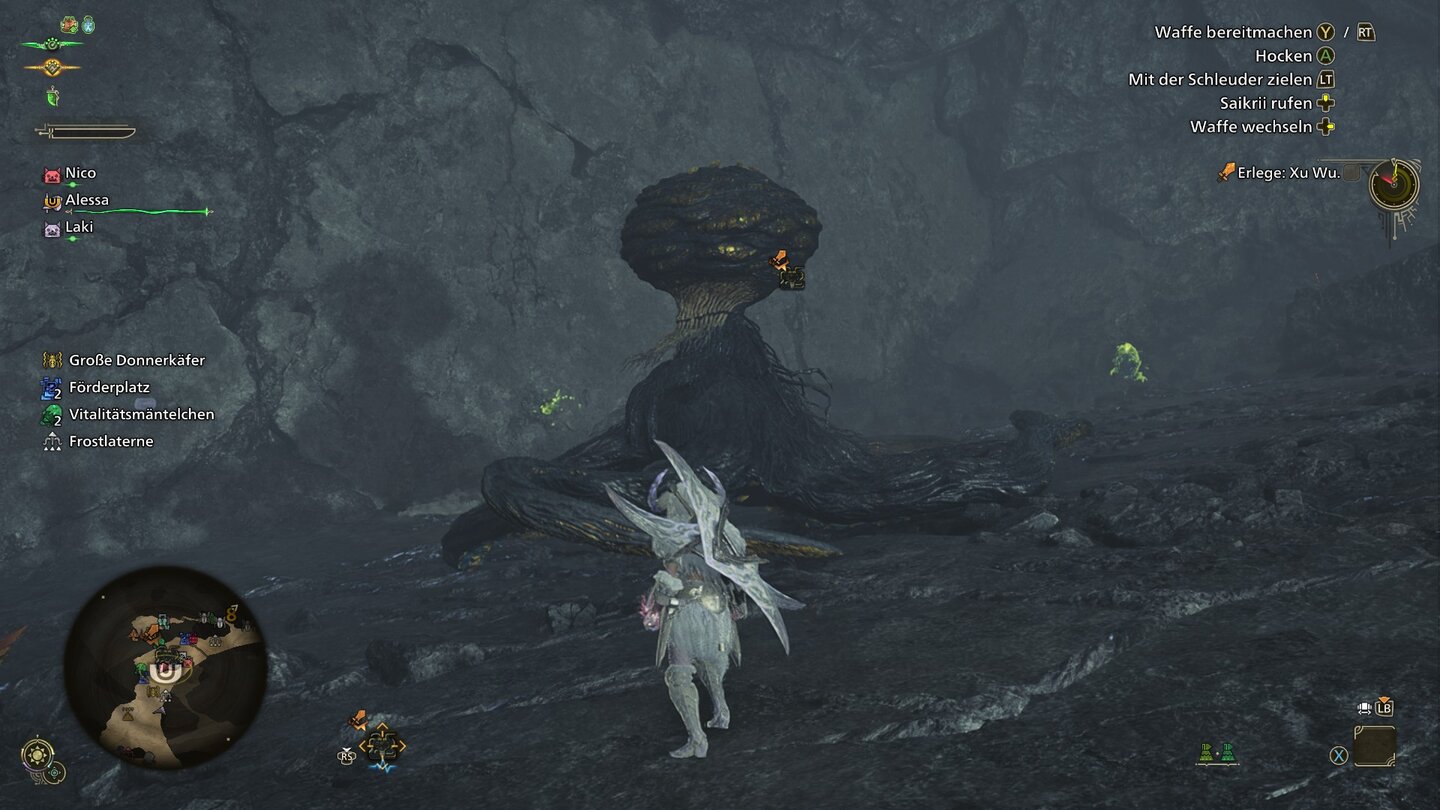Pick the Frostlaterne list entry
The height and width of the screenshot is (810, 1440).
point(111,441)
